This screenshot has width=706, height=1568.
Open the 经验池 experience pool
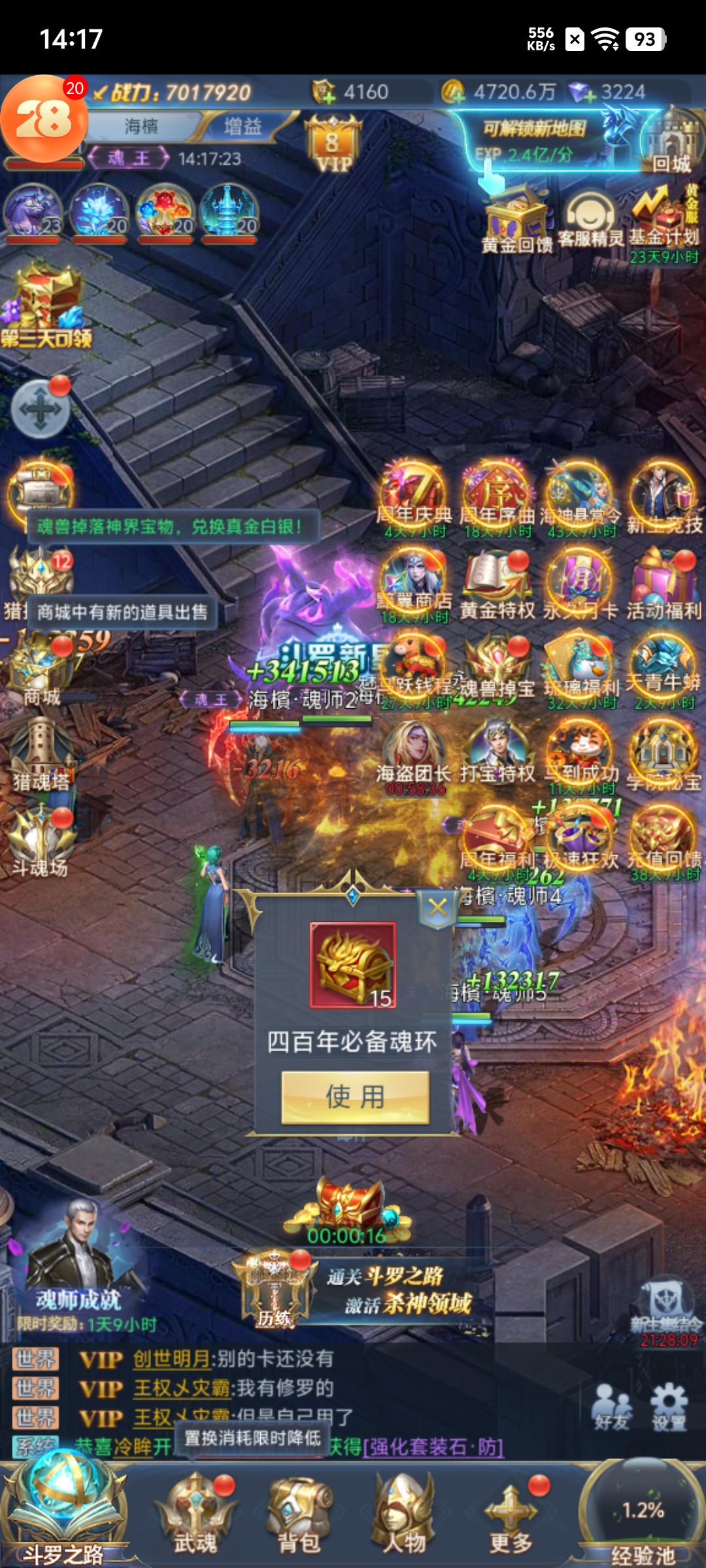point(643,1516)
